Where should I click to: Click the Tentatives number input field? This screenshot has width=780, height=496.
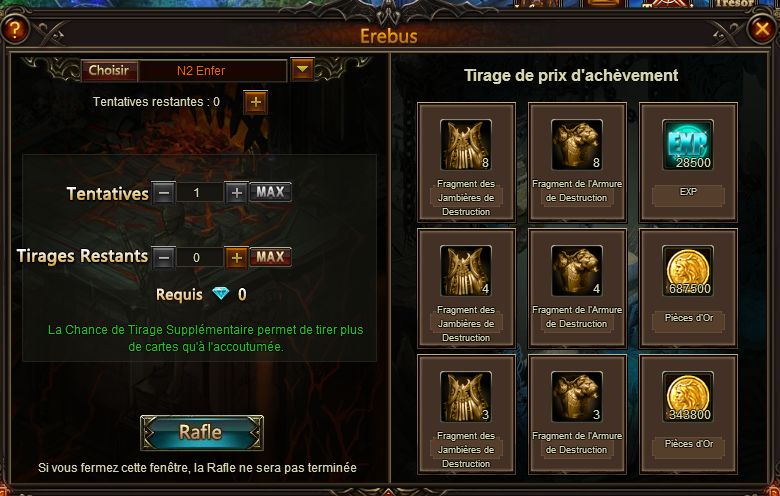[200, 192]
